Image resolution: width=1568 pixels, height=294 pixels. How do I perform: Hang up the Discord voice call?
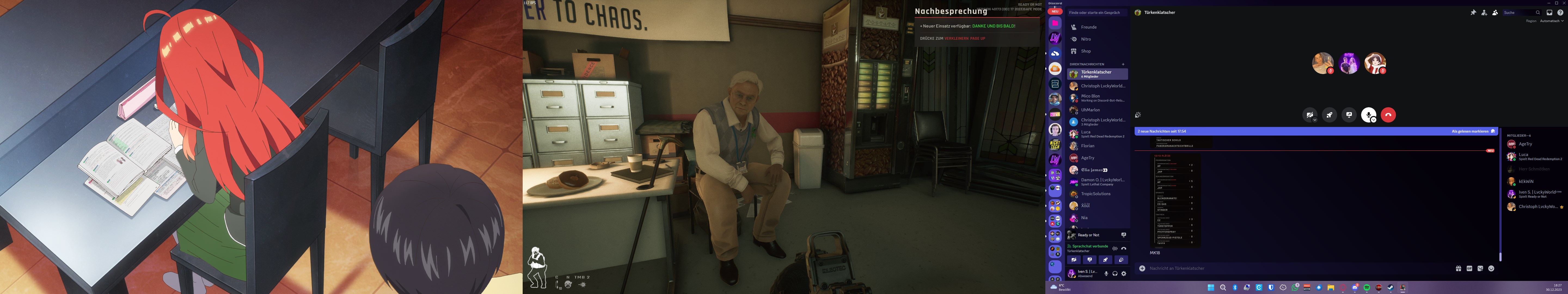point(1388,115)
